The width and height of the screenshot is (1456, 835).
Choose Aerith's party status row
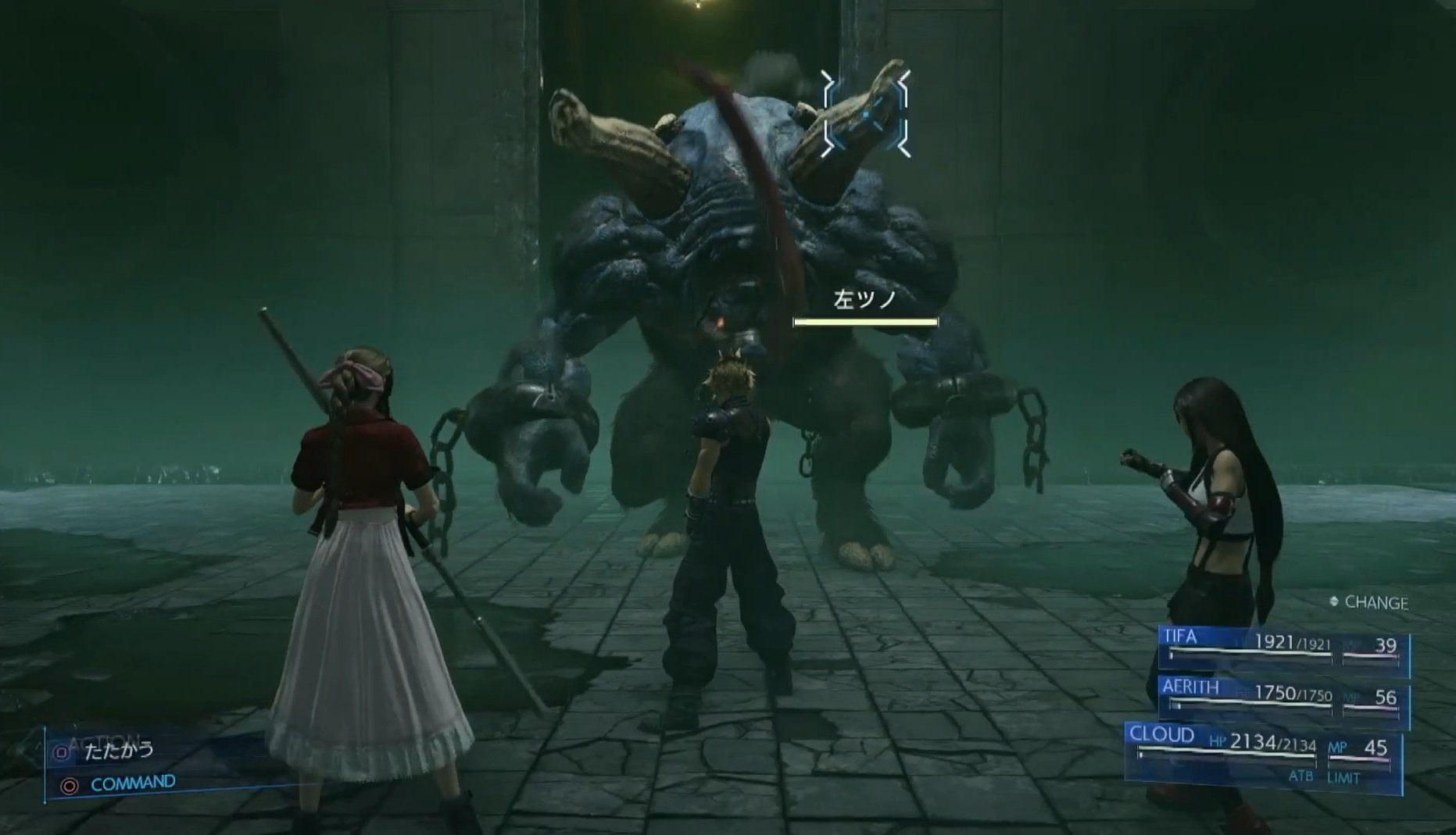point(1283,697)
